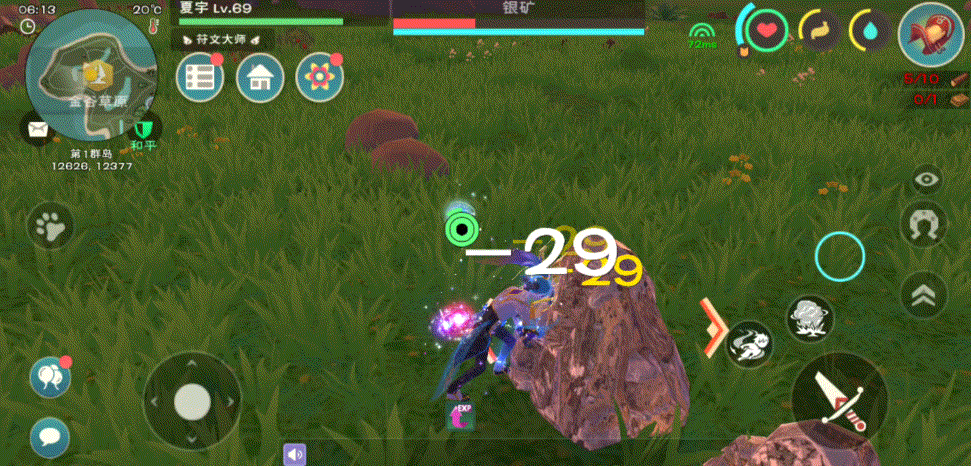971x466 pixels.
Task: Open the list menu button
Action: [x=200, y=77]
